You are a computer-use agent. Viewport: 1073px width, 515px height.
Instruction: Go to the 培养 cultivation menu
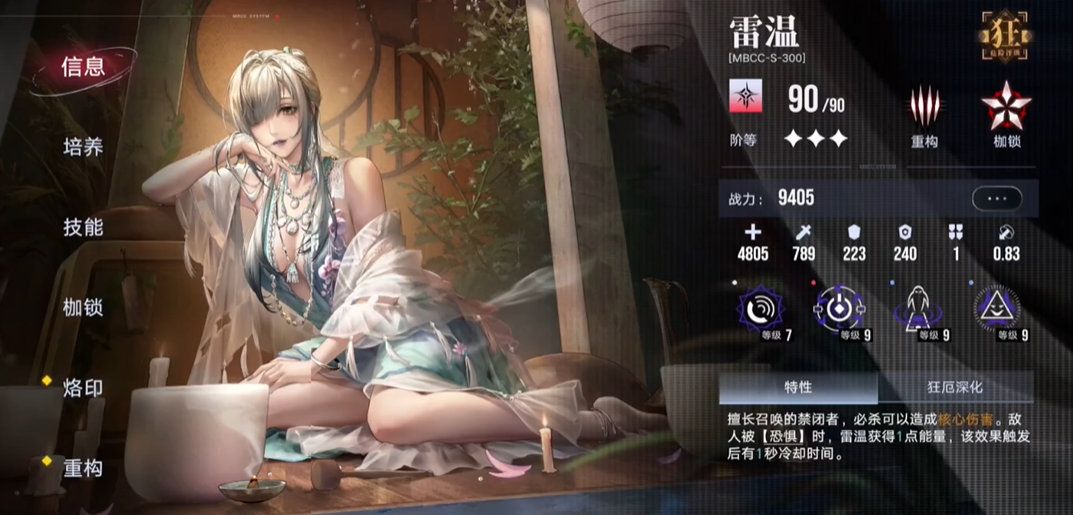point(83,147)
